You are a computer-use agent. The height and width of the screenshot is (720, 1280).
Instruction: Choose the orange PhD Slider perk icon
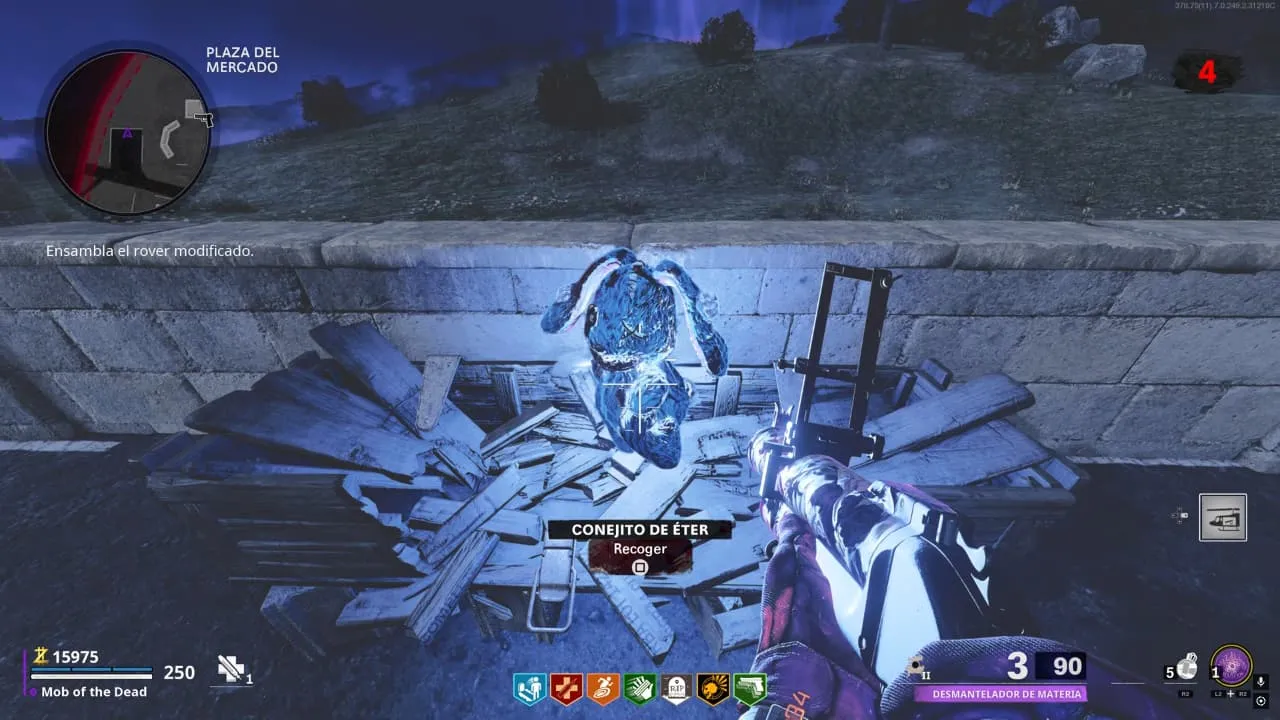(602, 688)
